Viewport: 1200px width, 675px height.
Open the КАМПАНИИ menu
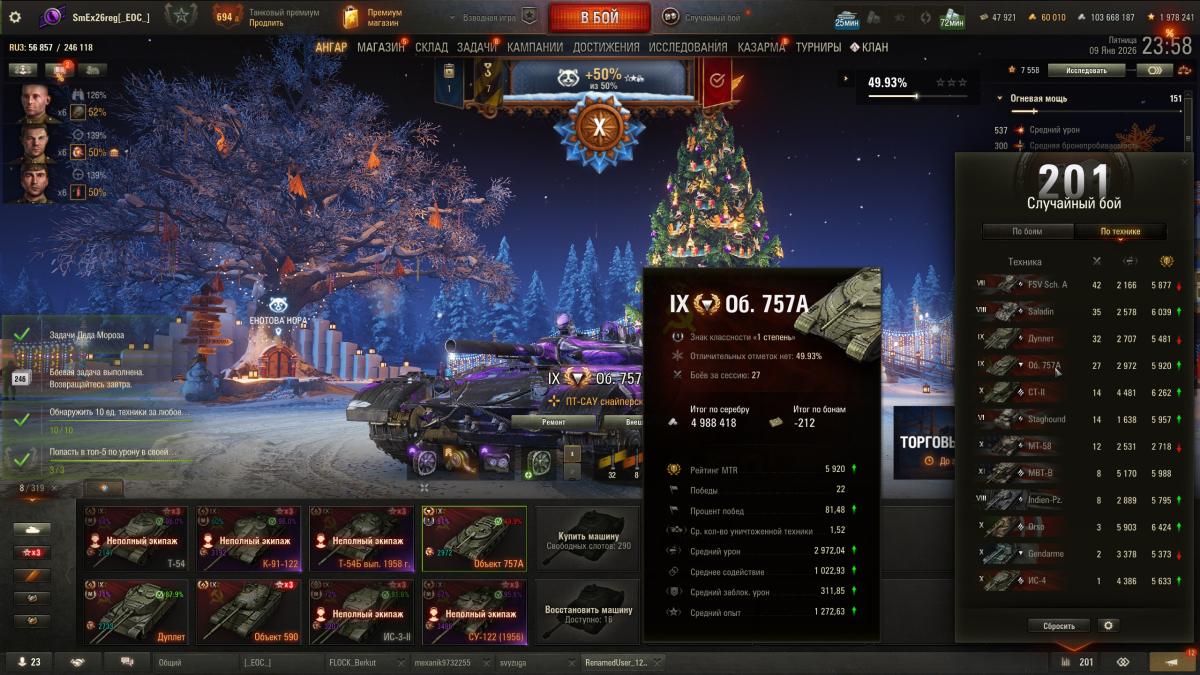536,47
